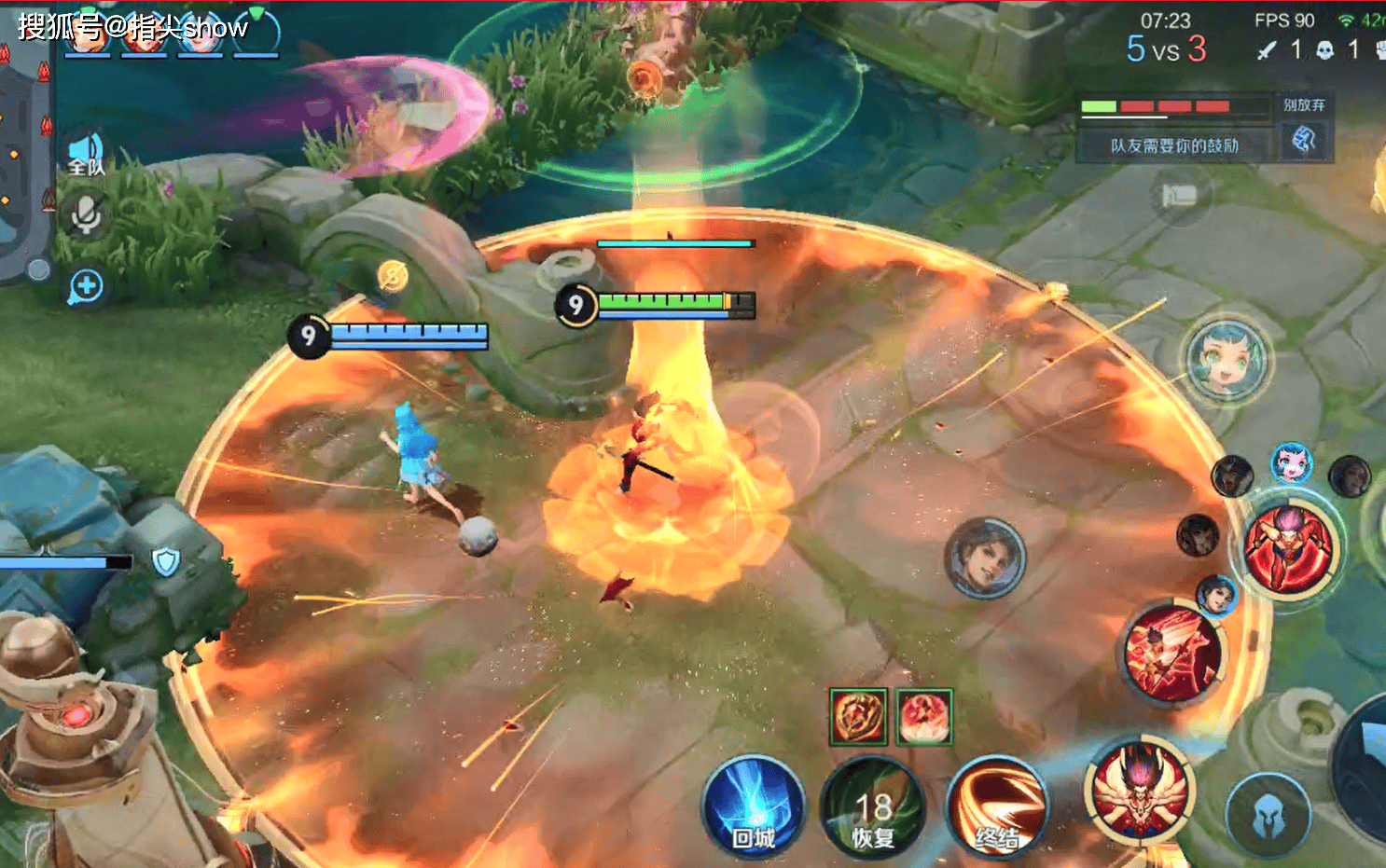Toggle the 全队 team speaker
Image resolution: width=1386 pixels, height=868 pixels.
pos(86,154)
